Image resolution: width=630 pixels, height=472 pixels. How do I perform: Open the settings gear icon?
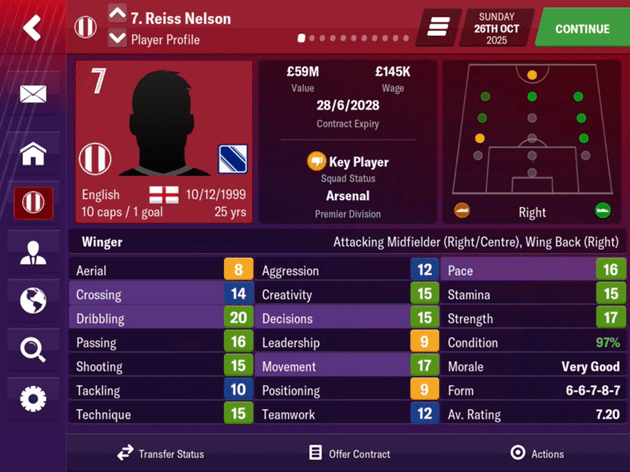[33, 399]
